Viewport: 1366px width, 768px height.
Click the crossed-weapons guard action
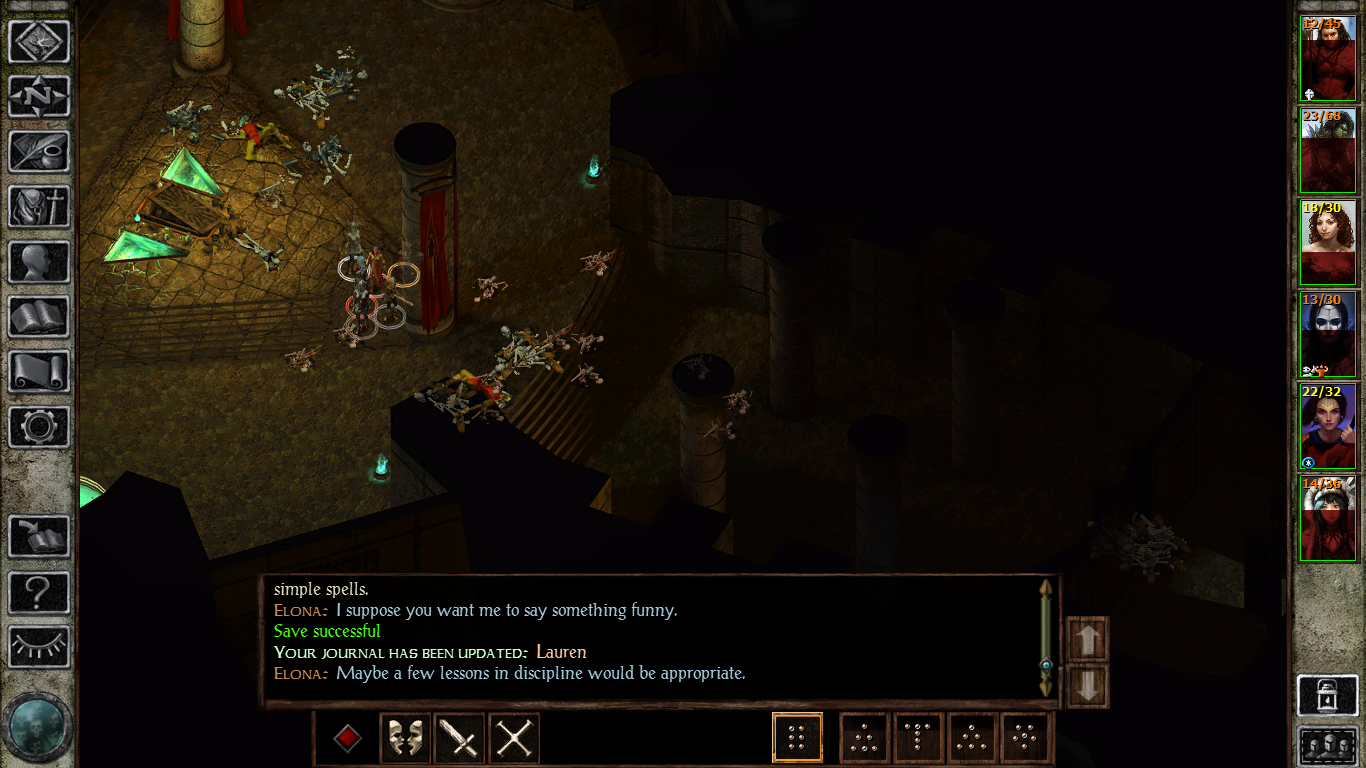point(513,738)
